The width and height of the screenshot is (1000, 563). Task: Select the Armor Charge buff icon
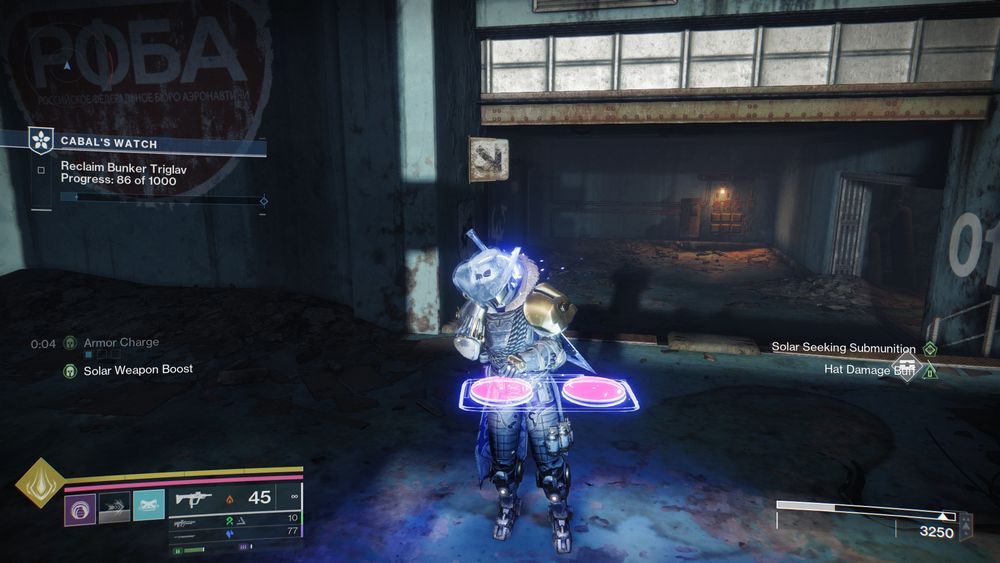(70, 343)
